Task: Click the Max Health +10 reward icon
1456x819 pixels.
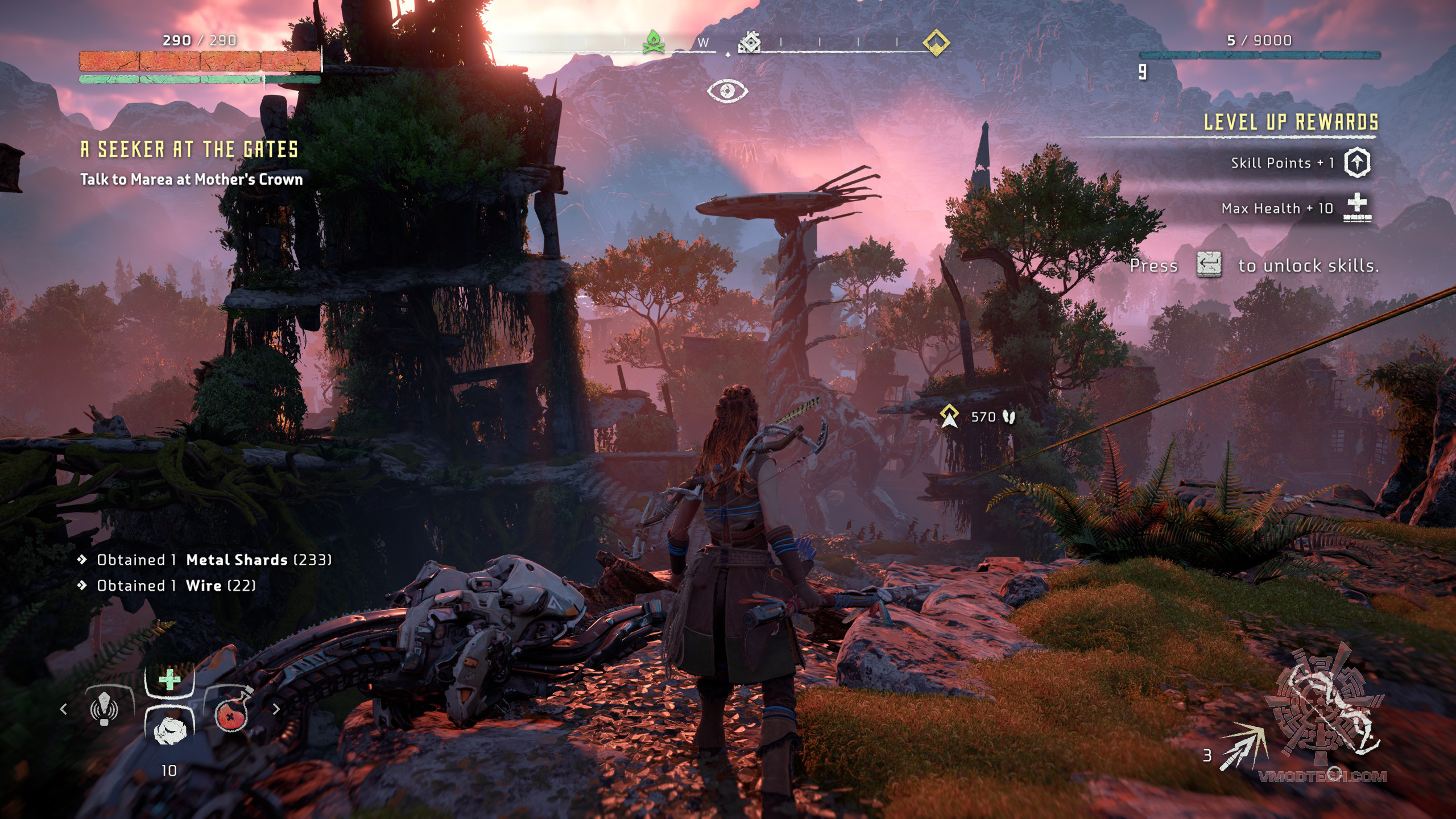Action: coord(1357,207)
